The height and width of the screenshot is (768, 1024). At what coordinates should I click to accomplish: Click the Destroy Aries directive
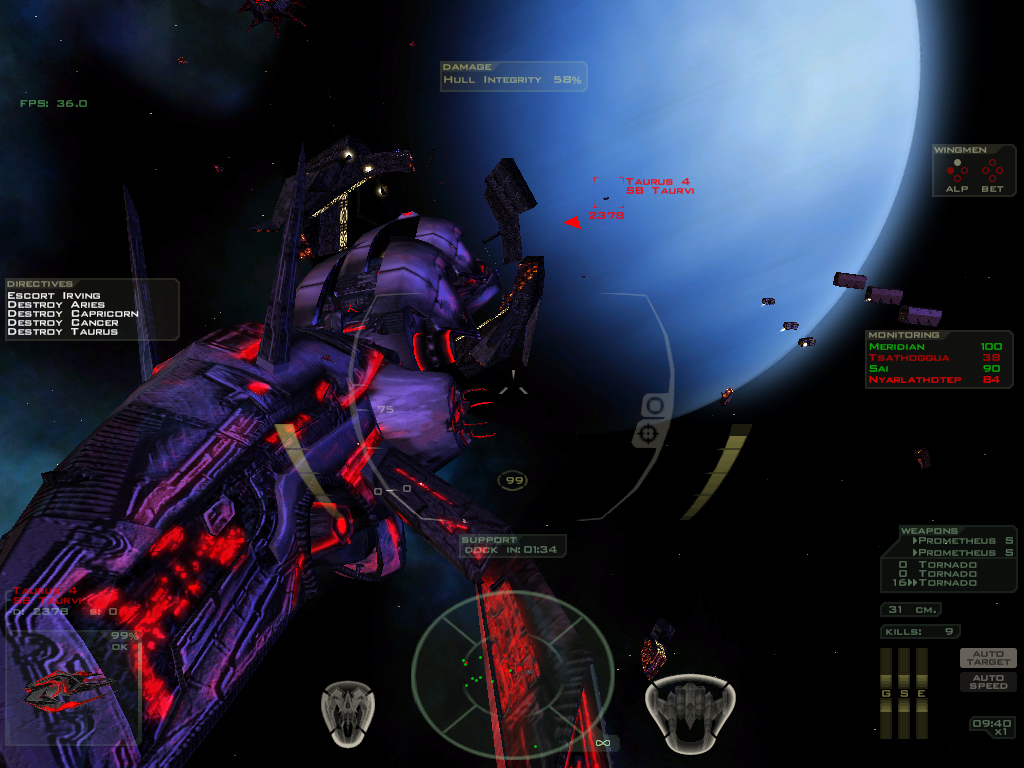click(56, 305)
